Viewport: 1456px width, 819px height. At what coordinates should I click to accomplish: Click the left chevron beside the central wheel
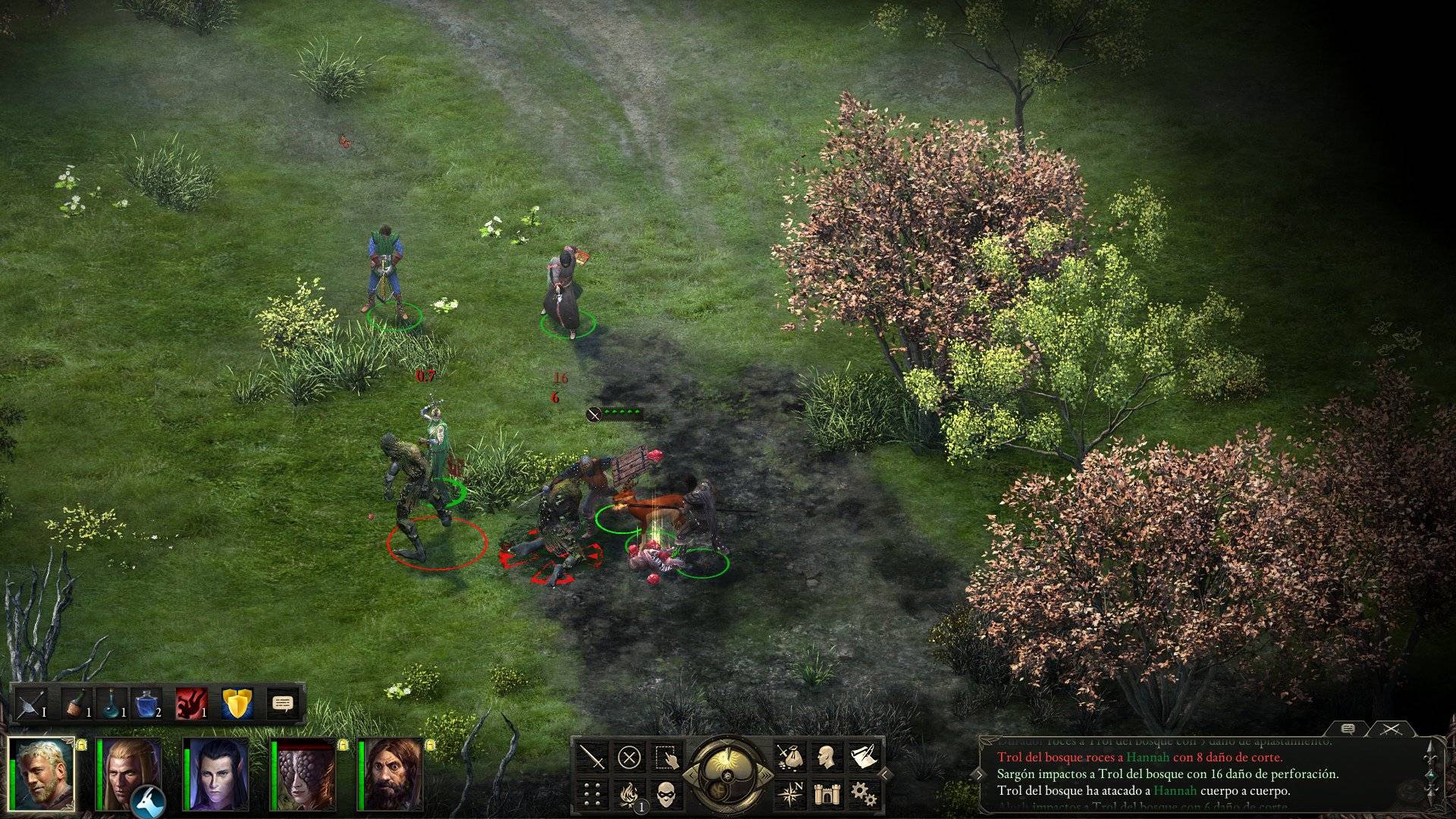pyautogui.click(x=691, y=774)
